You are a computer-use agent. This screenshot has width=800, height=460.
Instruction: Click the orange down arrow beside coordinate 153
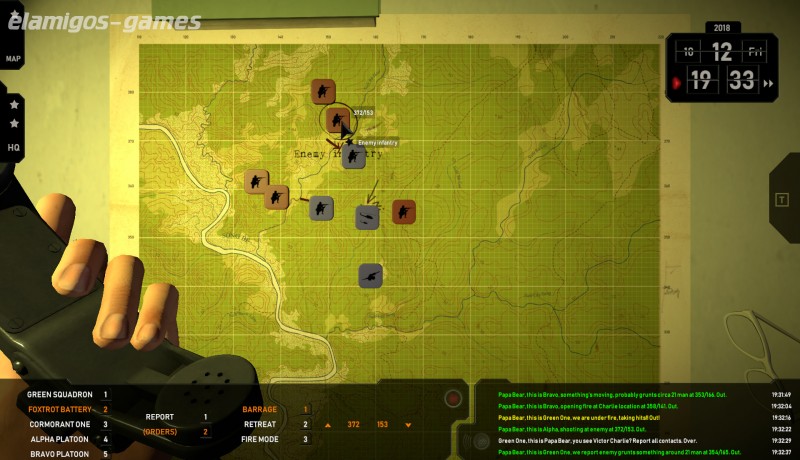tap(409, 425)
